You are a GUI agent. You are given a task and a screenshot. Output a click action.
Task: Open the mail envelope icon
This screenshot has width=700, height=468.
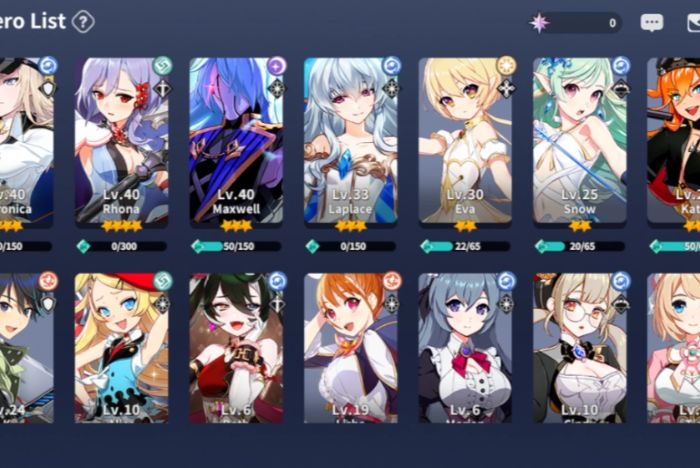pyautogui.click(x=692, y=22)
